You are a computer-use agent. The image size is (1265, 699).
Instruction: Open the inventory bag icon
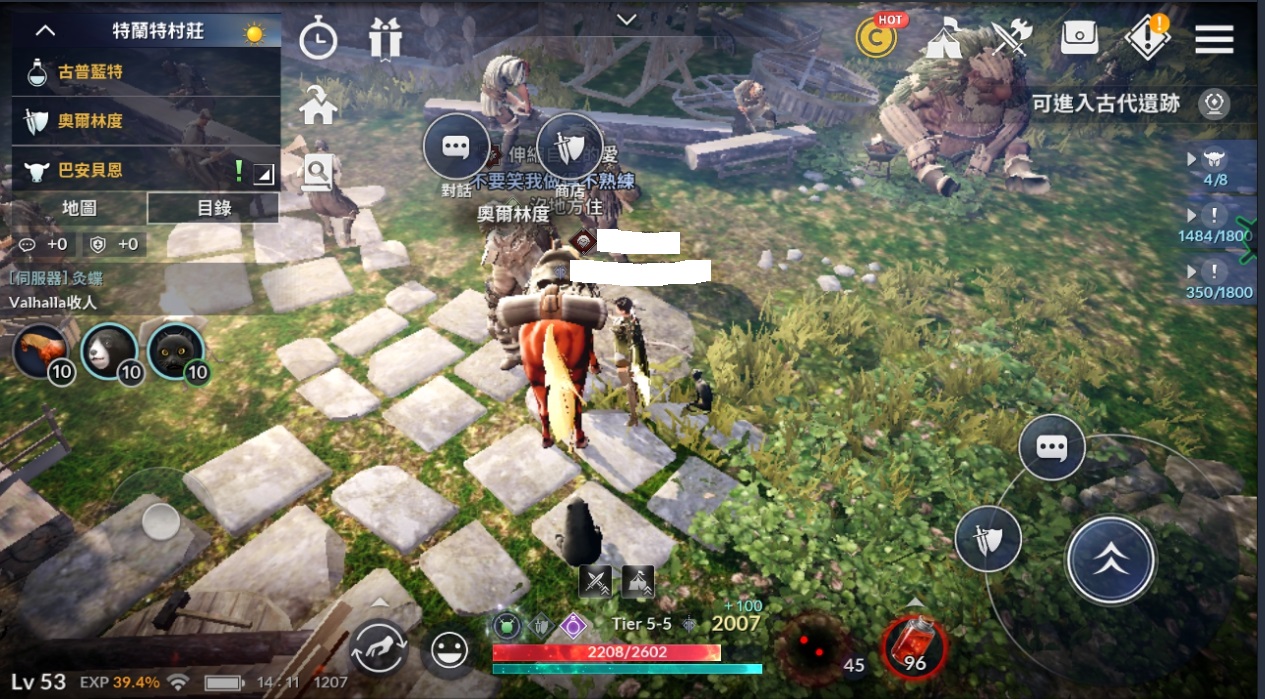(1079, 38)
